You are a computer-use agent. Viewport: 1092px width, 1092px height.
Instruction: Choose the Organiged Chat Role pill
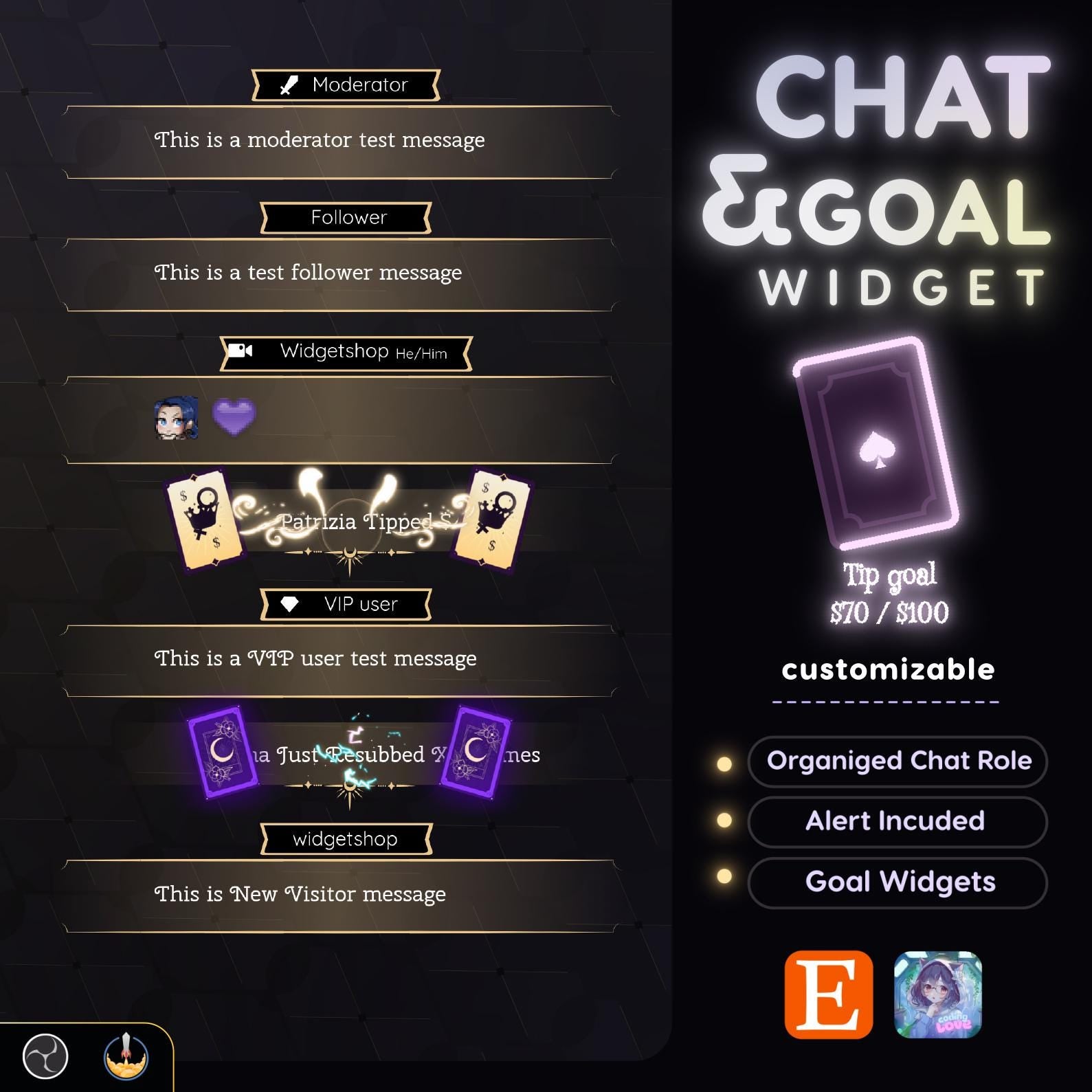point(898,761)
